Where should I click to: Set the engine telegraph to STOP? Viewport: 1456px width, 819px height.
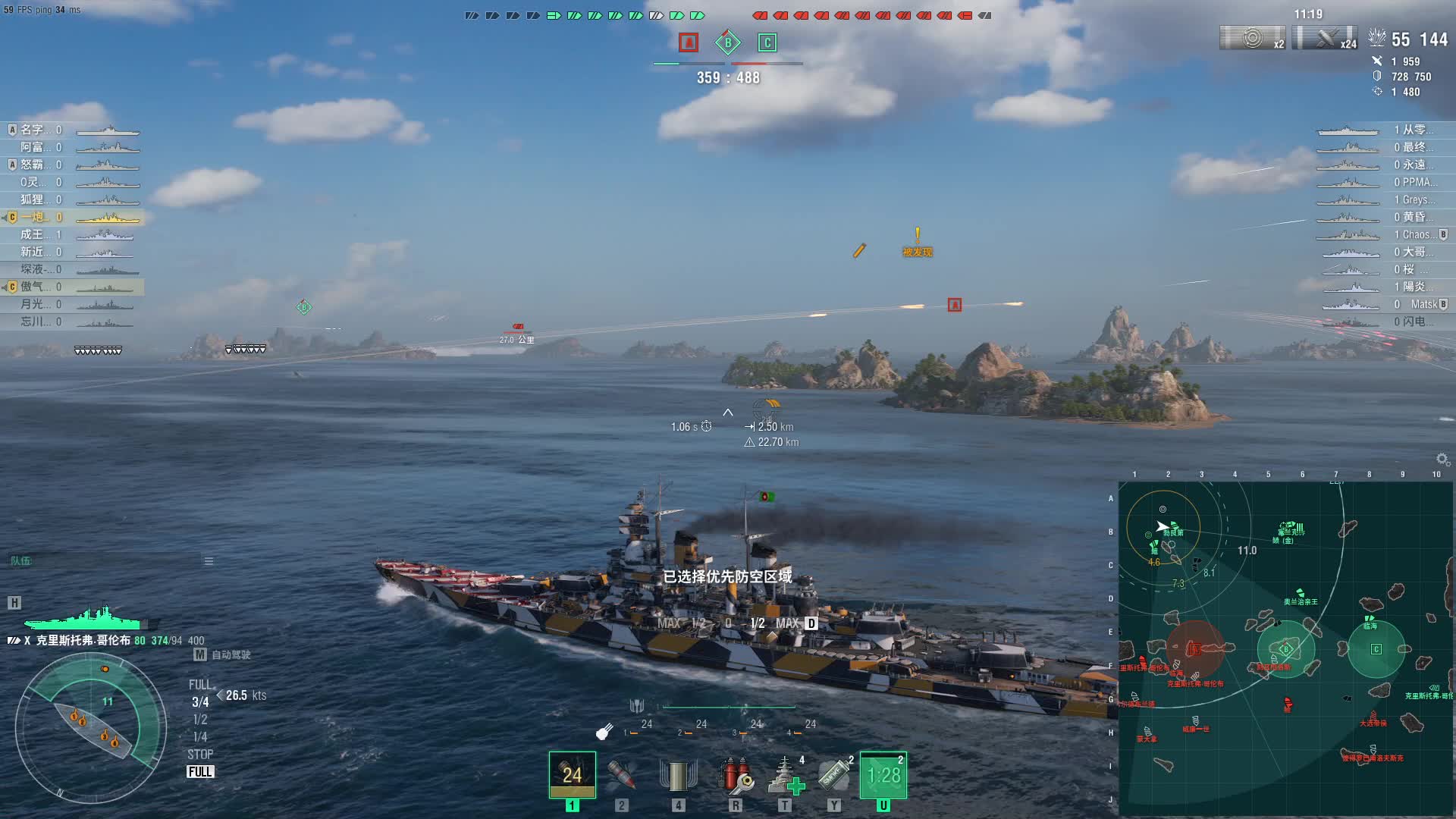(x=200, y=755)
